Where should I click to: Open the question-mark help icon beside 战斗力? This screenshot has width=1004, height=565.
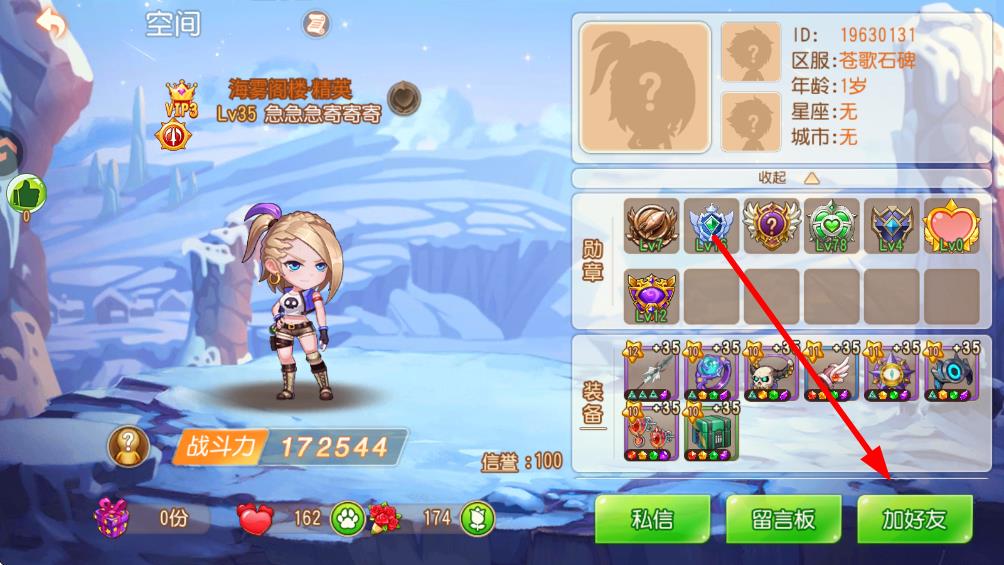(x=130, y=447)
